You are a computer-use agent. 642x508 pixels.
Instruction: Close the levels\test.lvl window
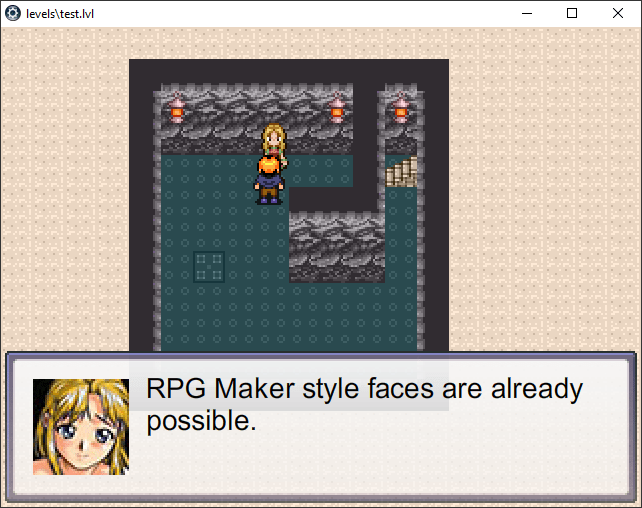(x=618, y=13)
